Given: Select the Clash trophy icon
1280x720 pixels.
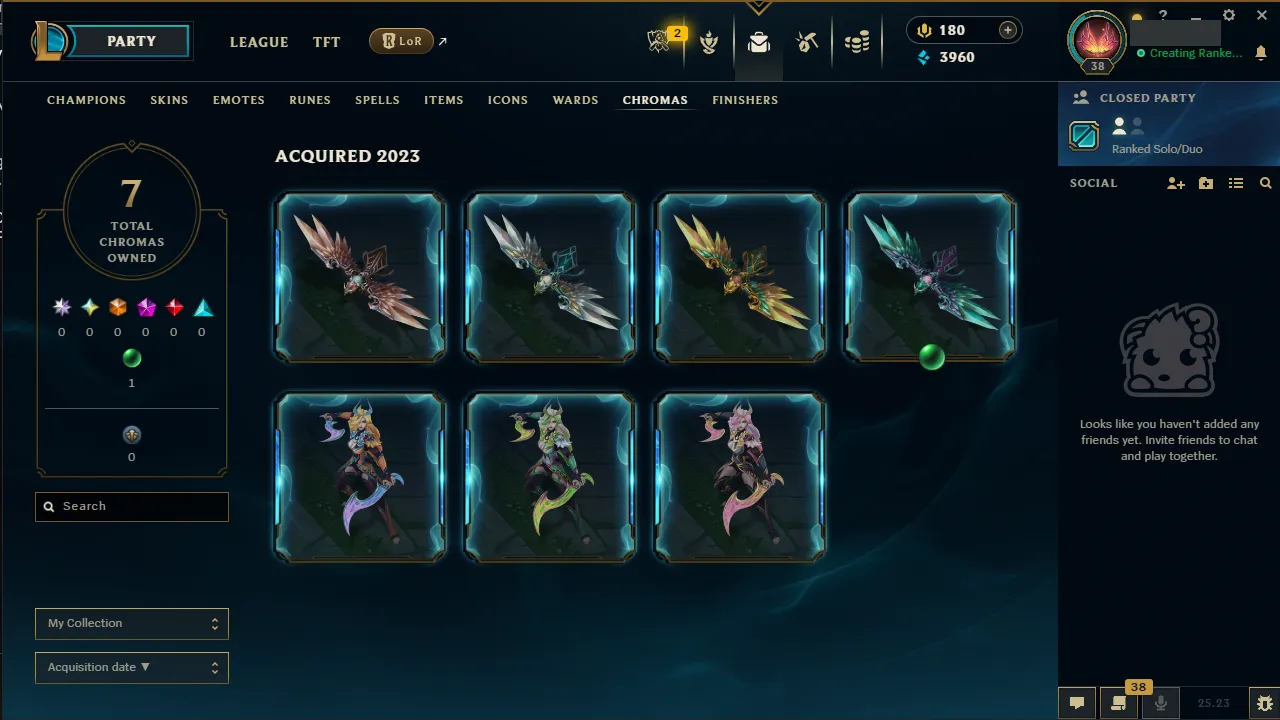Looking at the screenshot, I should (x=709, y=42).
